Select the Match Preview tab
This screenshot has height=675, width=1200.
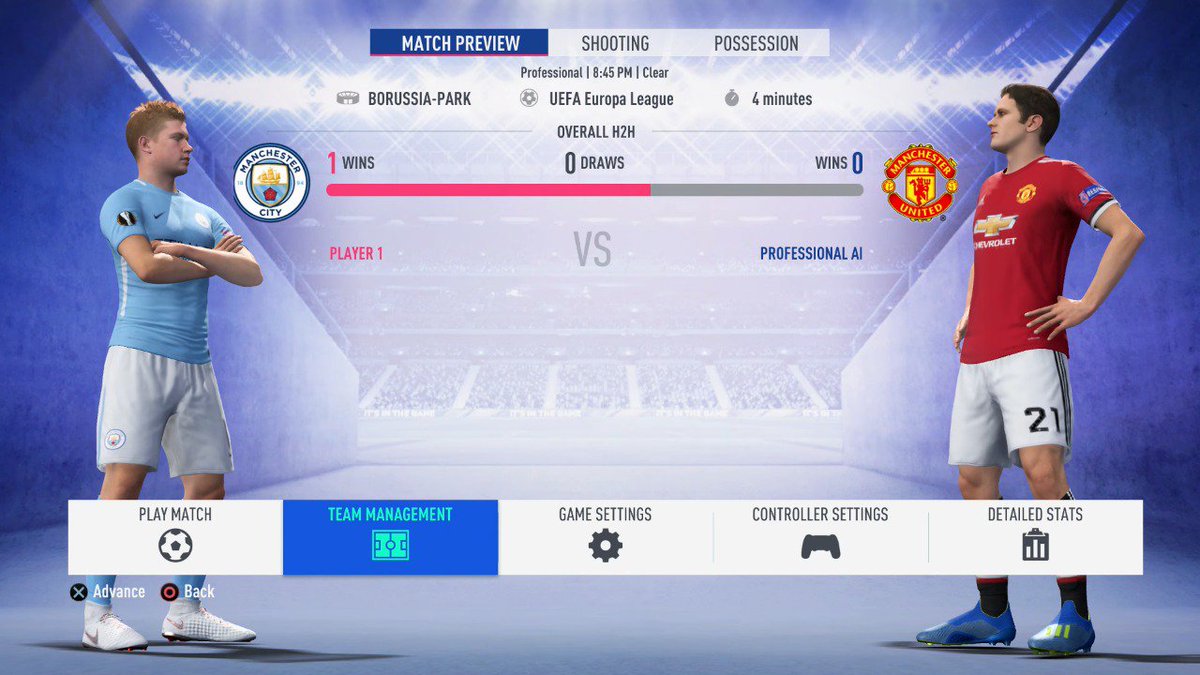click(460, 43)
